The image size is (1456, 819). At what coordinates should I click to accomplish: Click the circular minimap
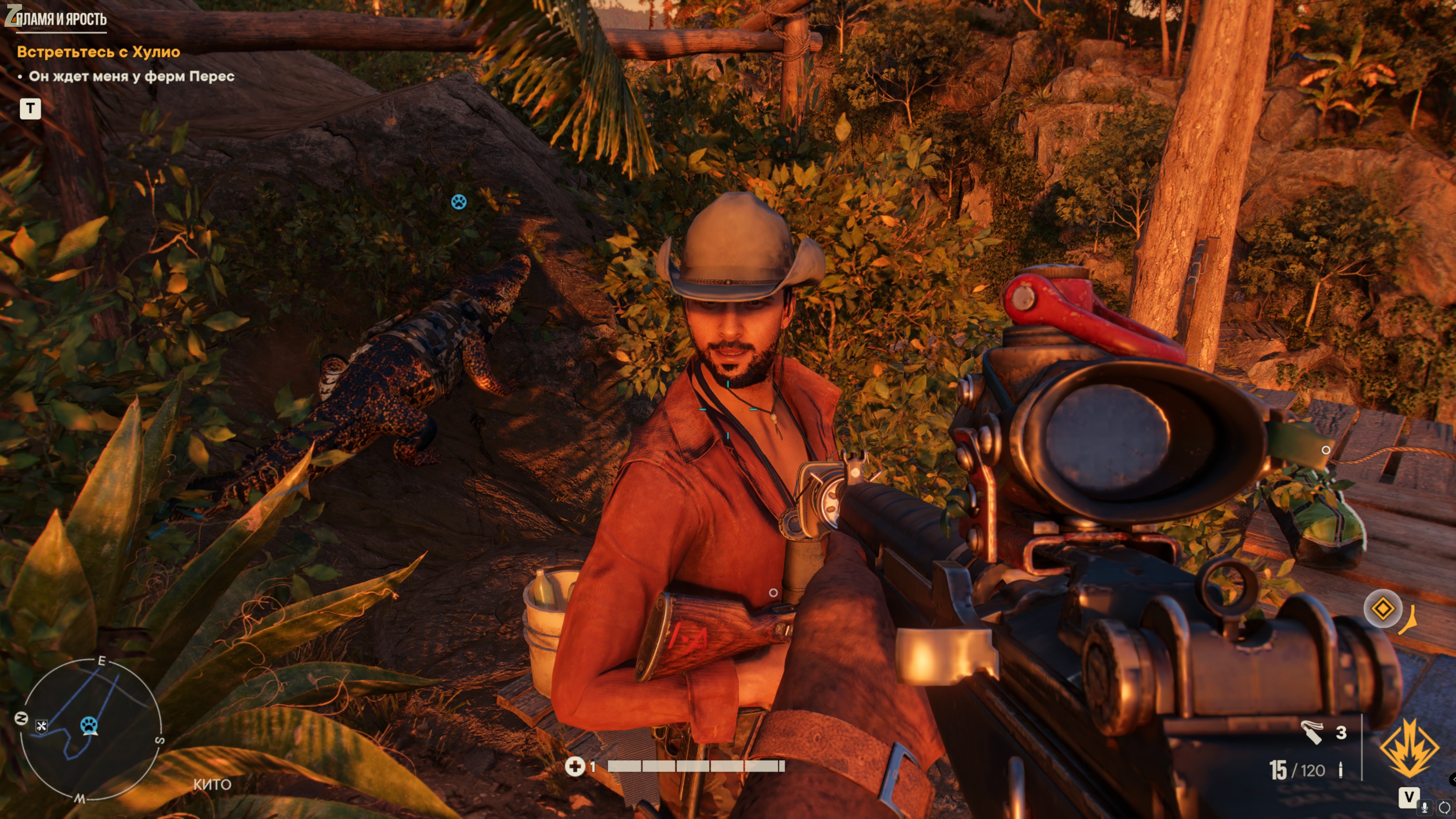tap(91, 729)
